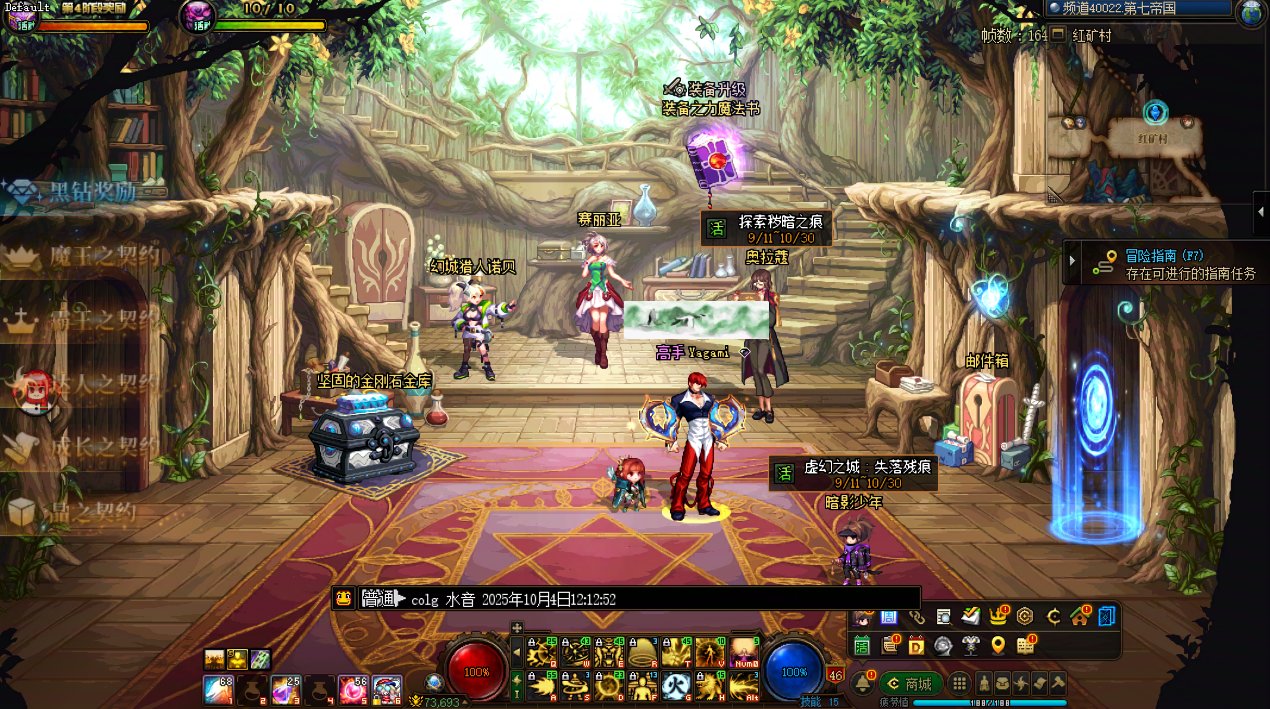This screenshot has height=709, width=1270.
Task: Use the pink orb consumable in slot 5
Action: pyautogui.click(x=353, y=688)
